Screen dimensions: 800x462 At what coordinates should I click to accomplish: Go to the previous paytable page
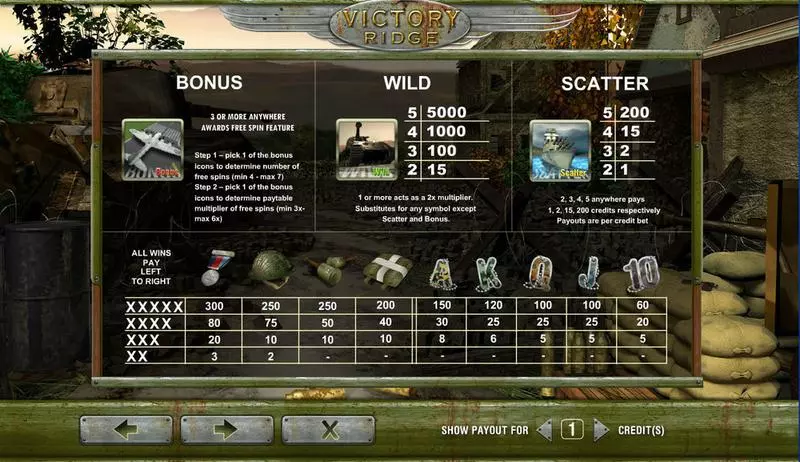click(x=126, y=431)
